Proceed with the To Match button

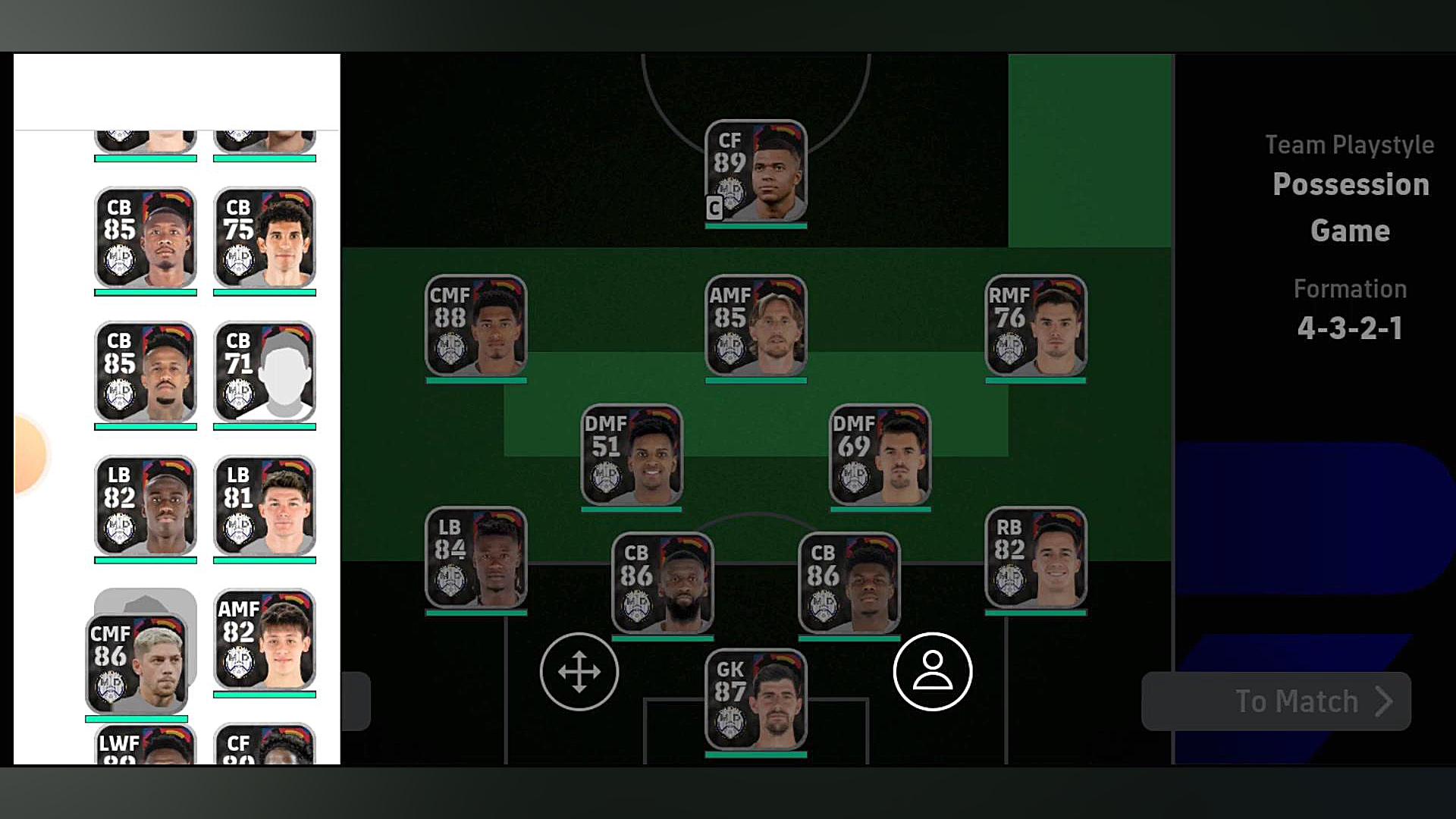pos(1276,701)
